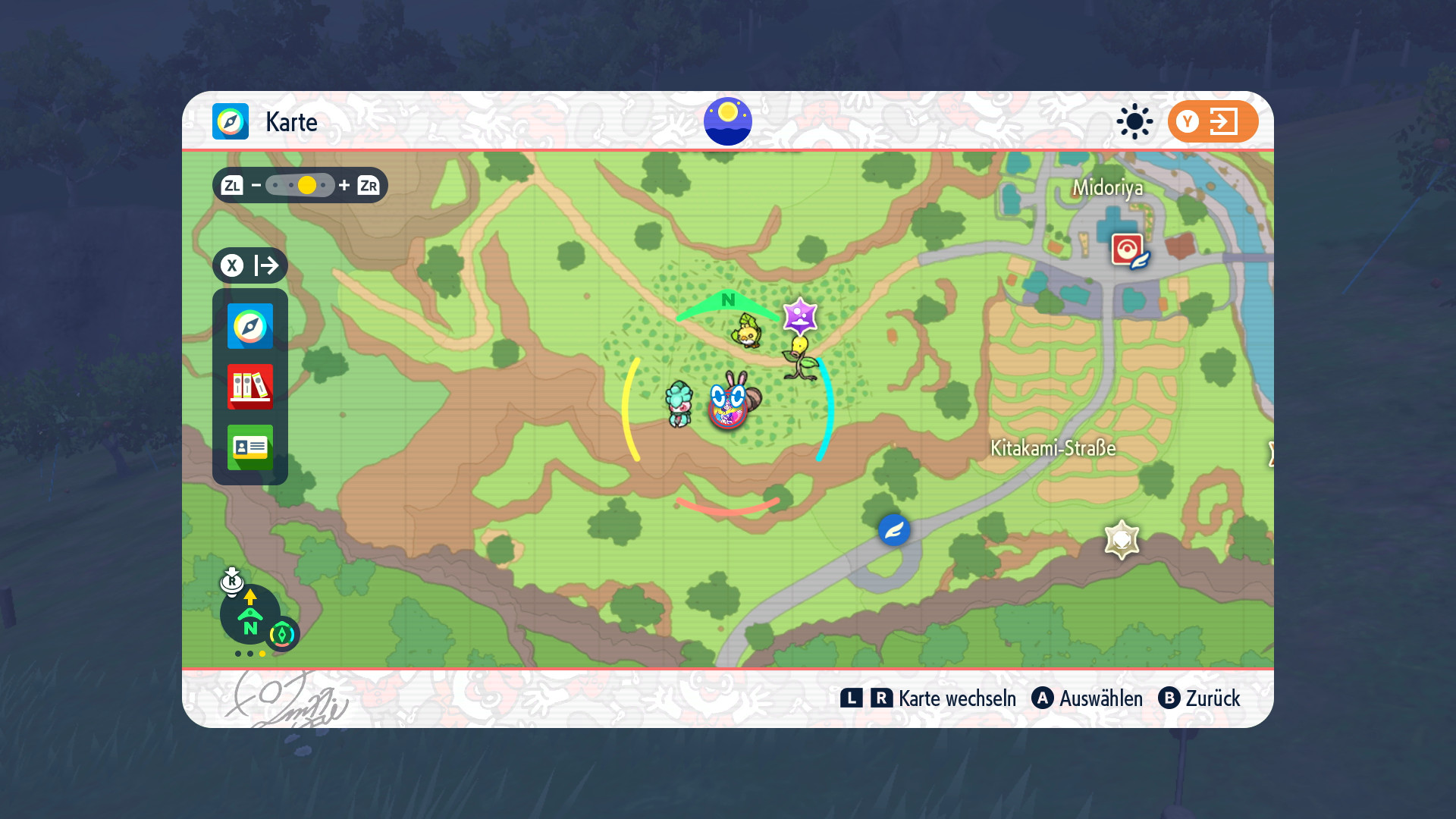Open the map app in the side panel
Image resolution: width=1456 pixels, height=819 pixels.
pos(250,326)
